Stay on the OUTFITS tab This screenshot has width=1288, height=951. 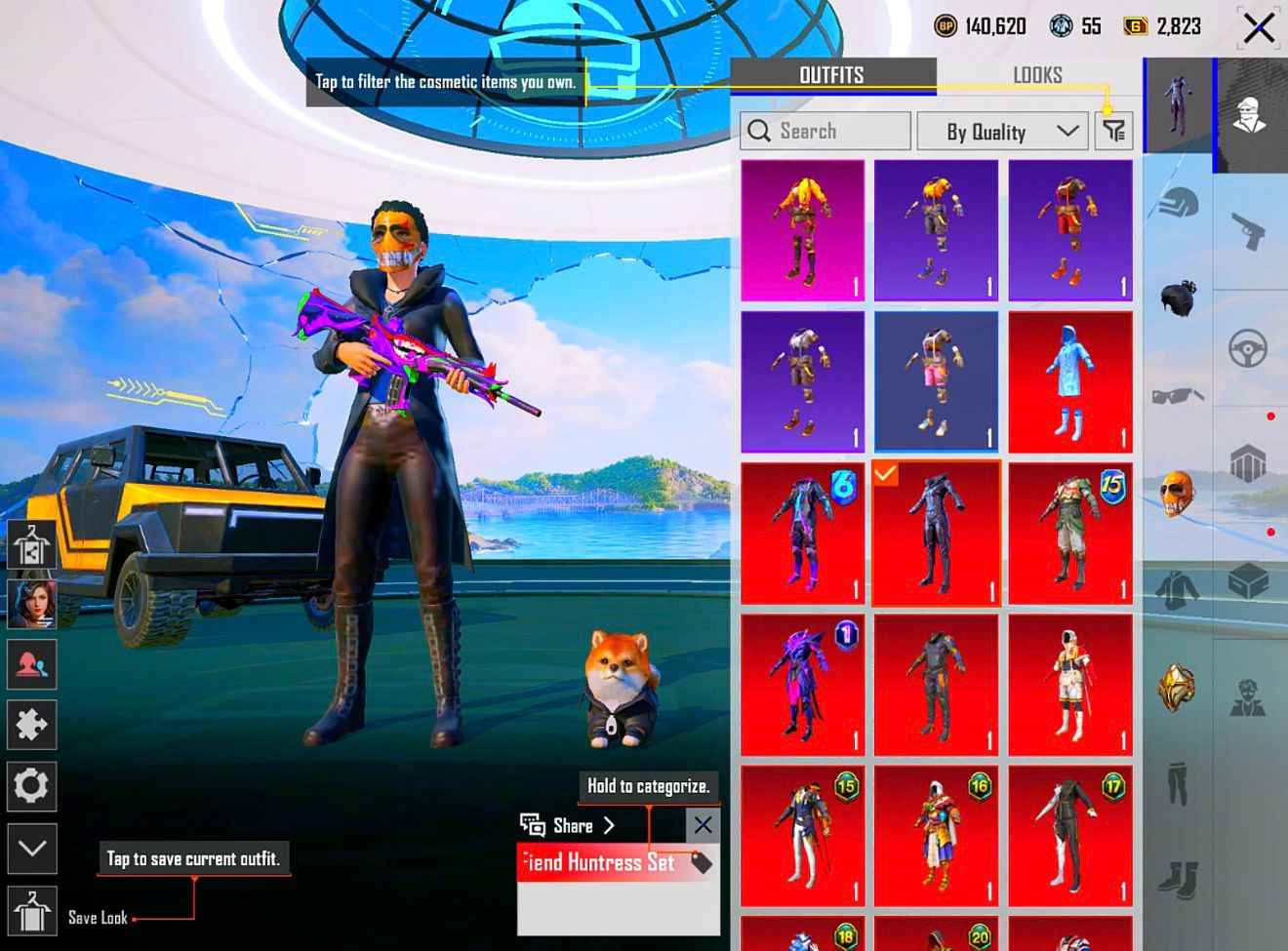click(x=832, y=75)
